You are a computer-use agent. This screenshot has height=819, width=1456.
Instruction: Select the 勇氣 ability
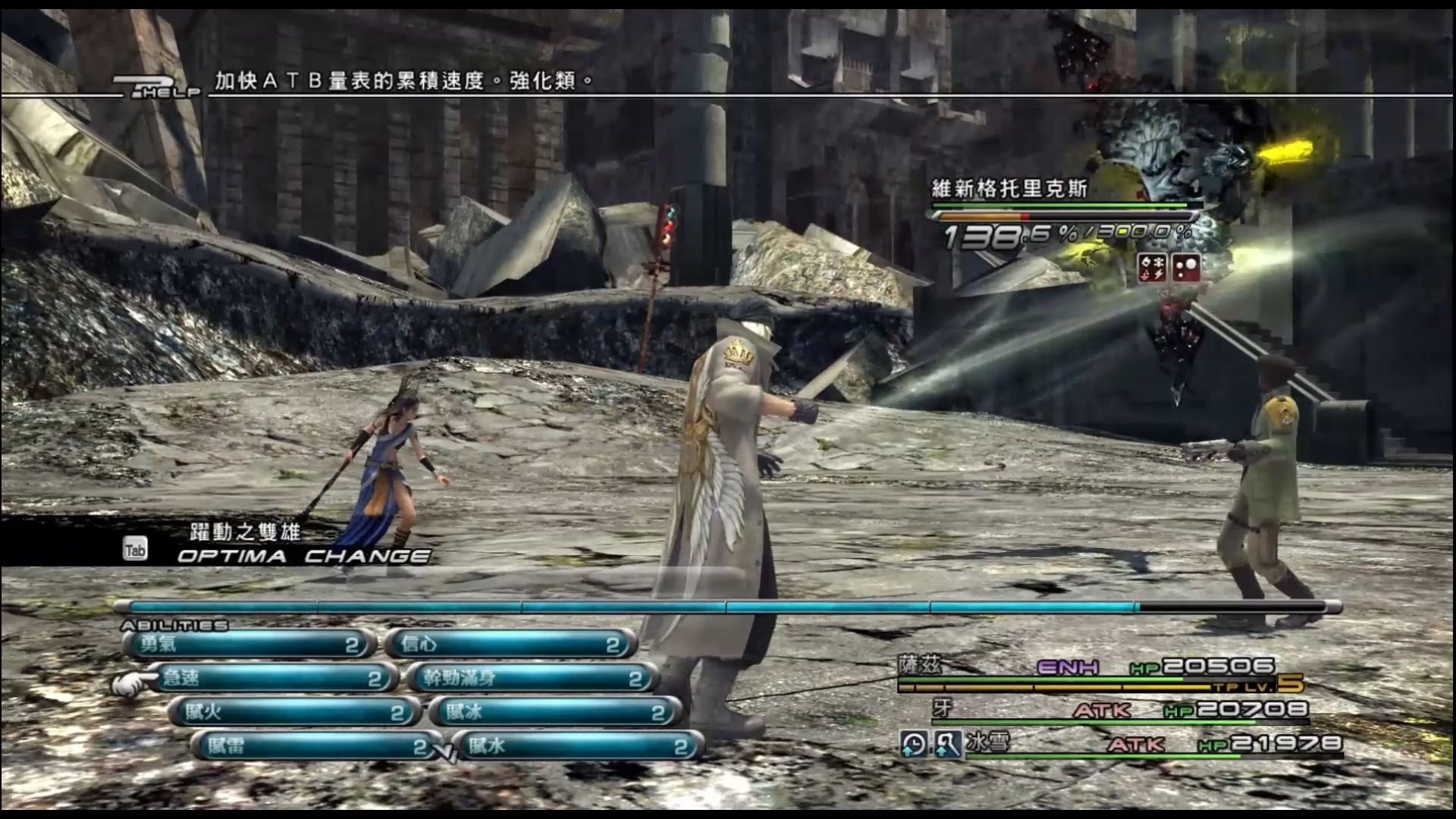pos(249,645)
